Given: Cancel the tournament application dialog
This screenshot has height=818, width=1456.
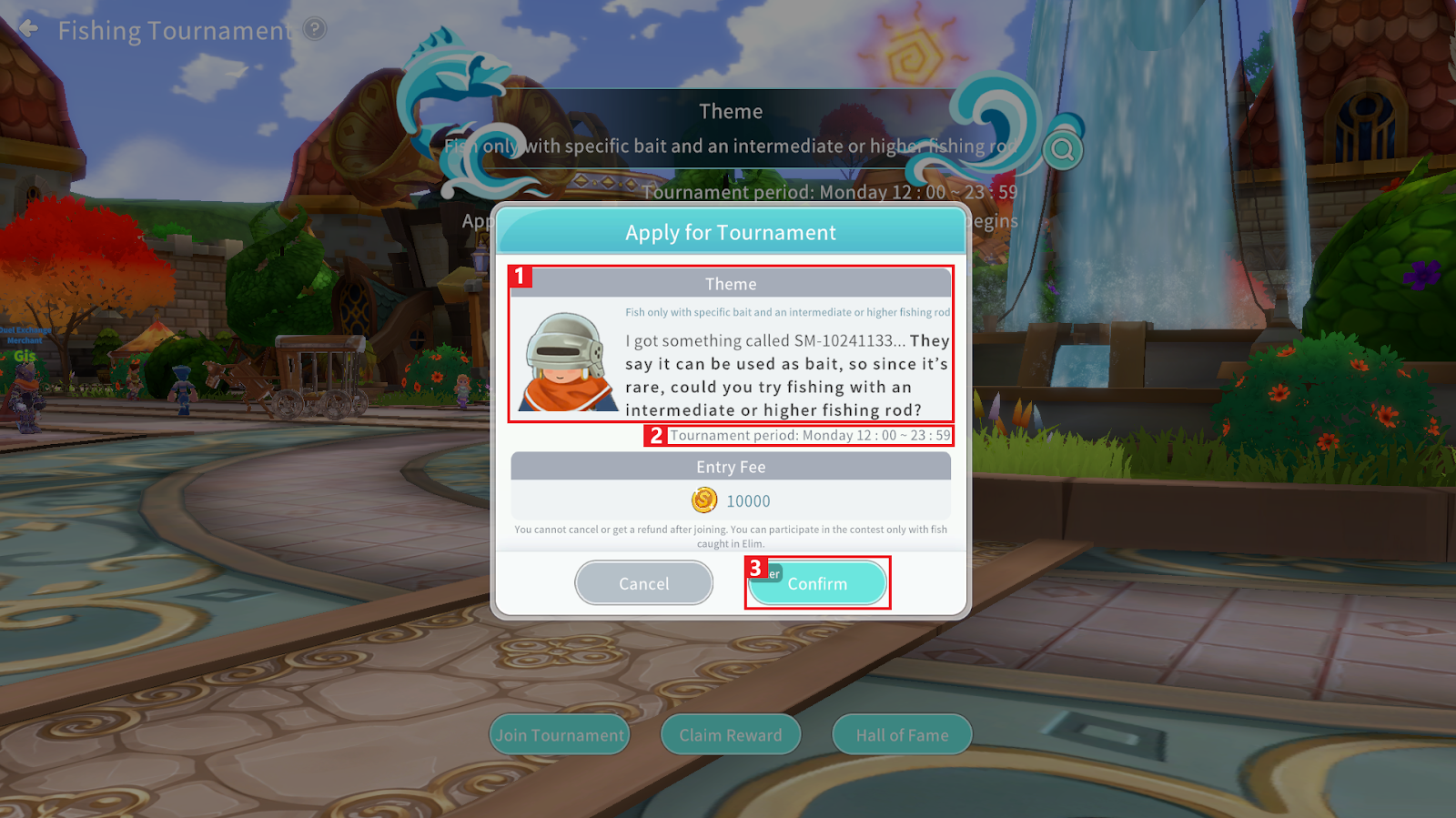Looking at the screenshot, I should [643, 583].
